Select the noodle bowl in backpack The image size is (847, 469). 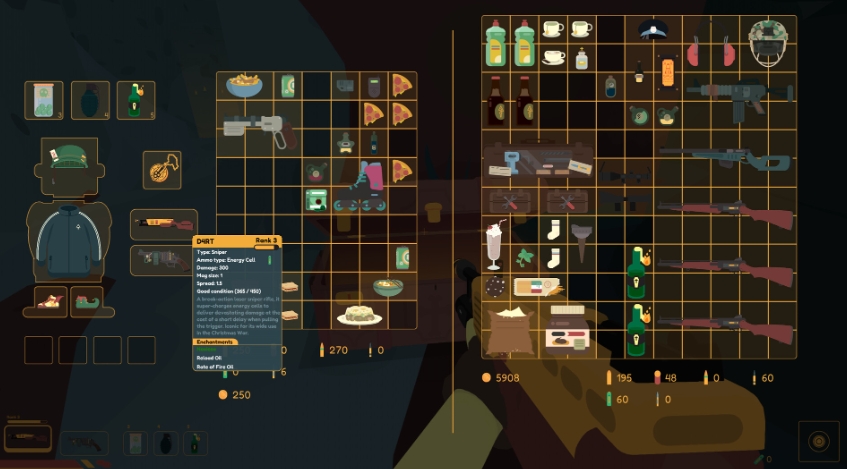coord(244,86)
